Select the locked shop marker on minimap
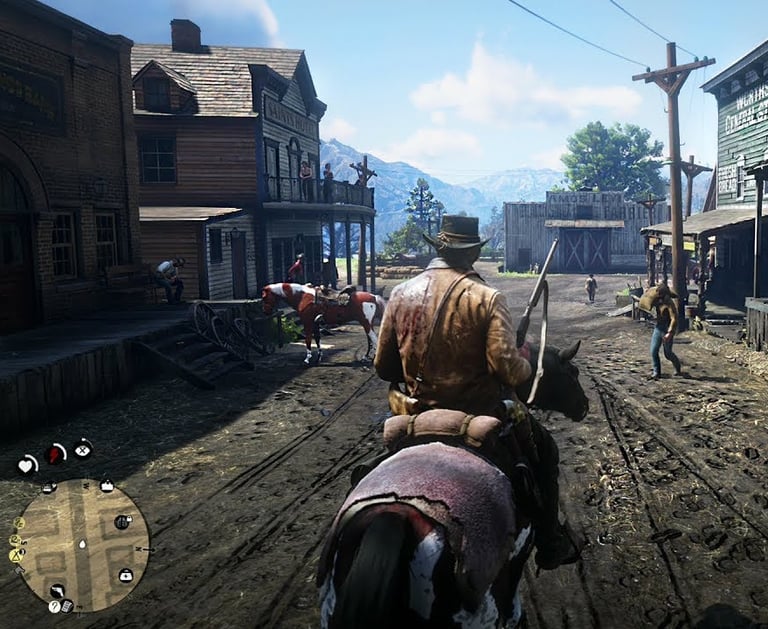This screenshot has height=629, width=768. coord(122,522)
